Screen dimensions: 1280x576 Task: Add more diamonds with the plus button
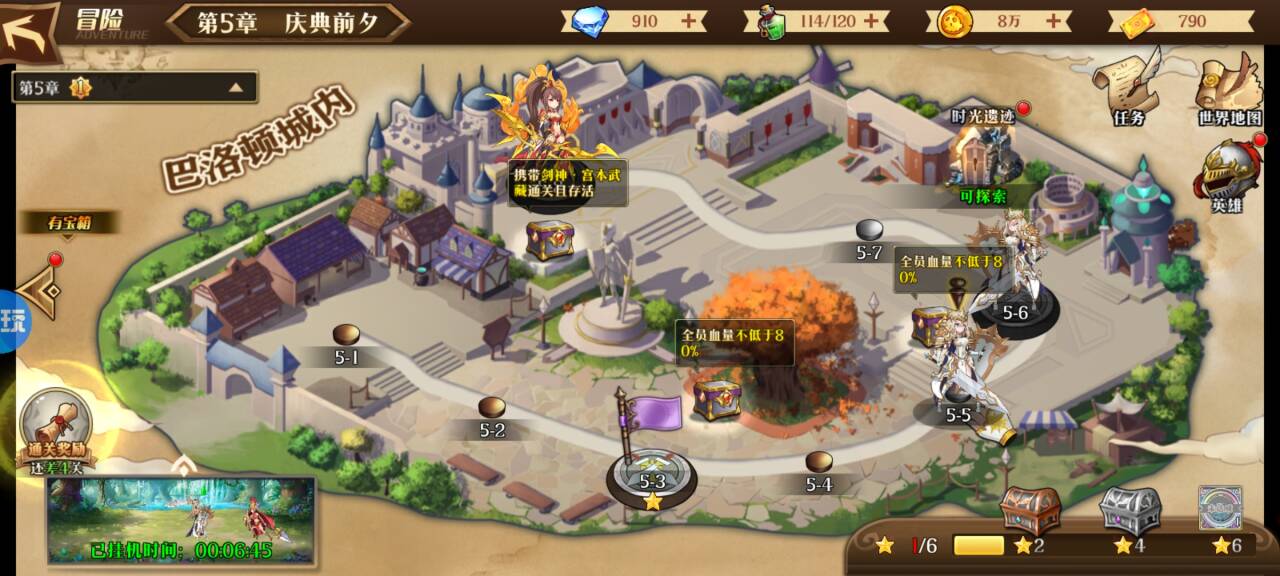point(689,21)
